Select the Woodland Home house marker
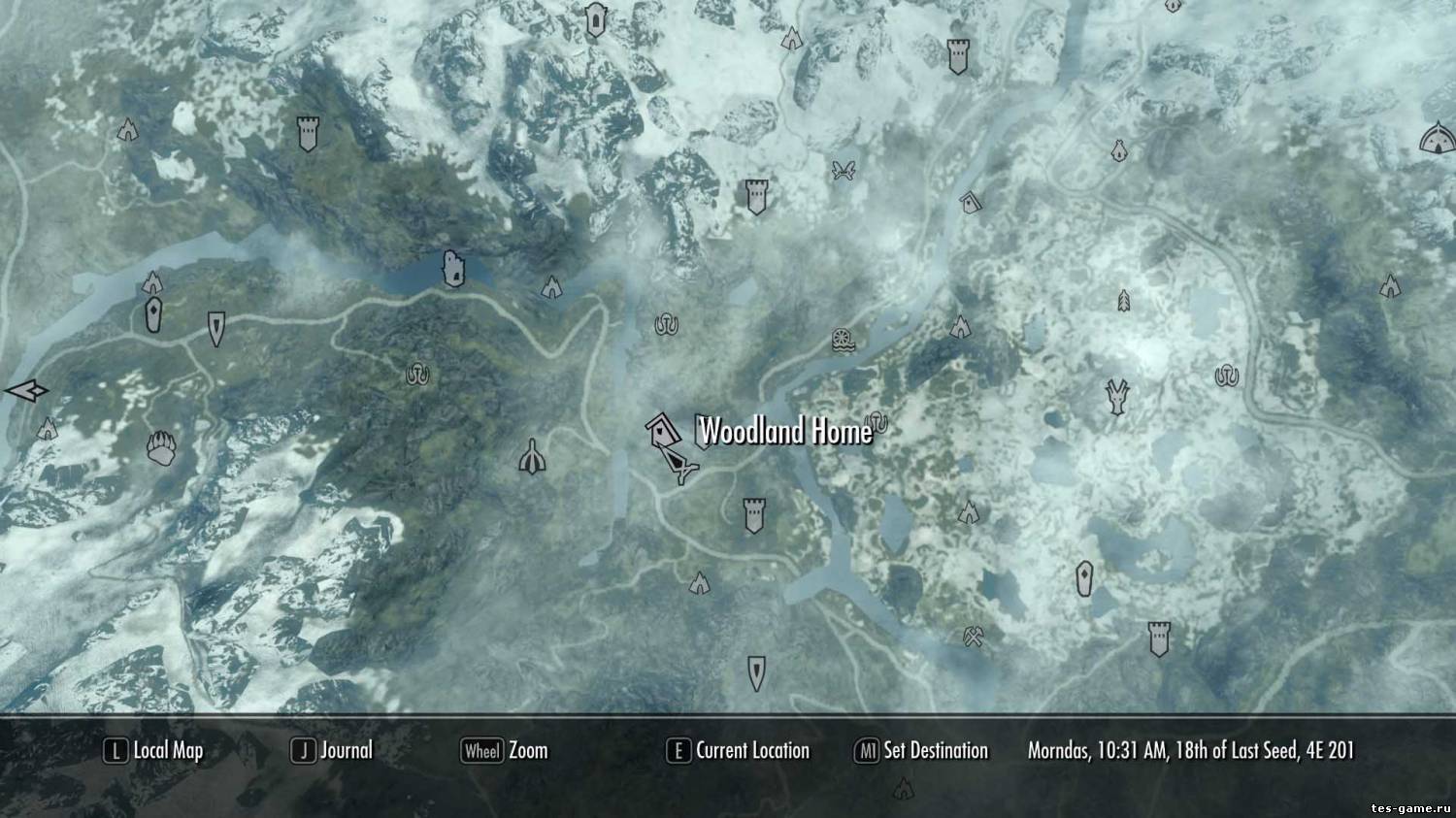1456x818 pixels. 662,428
